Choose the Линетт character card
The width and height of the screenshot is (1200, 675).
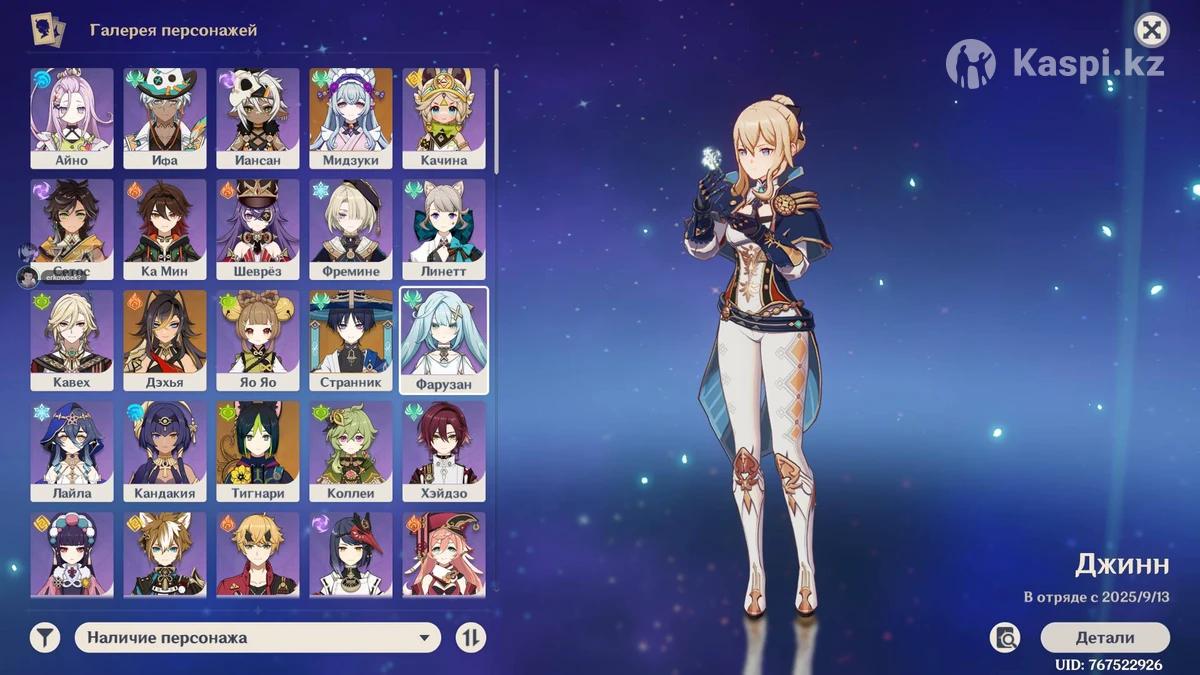444,229
